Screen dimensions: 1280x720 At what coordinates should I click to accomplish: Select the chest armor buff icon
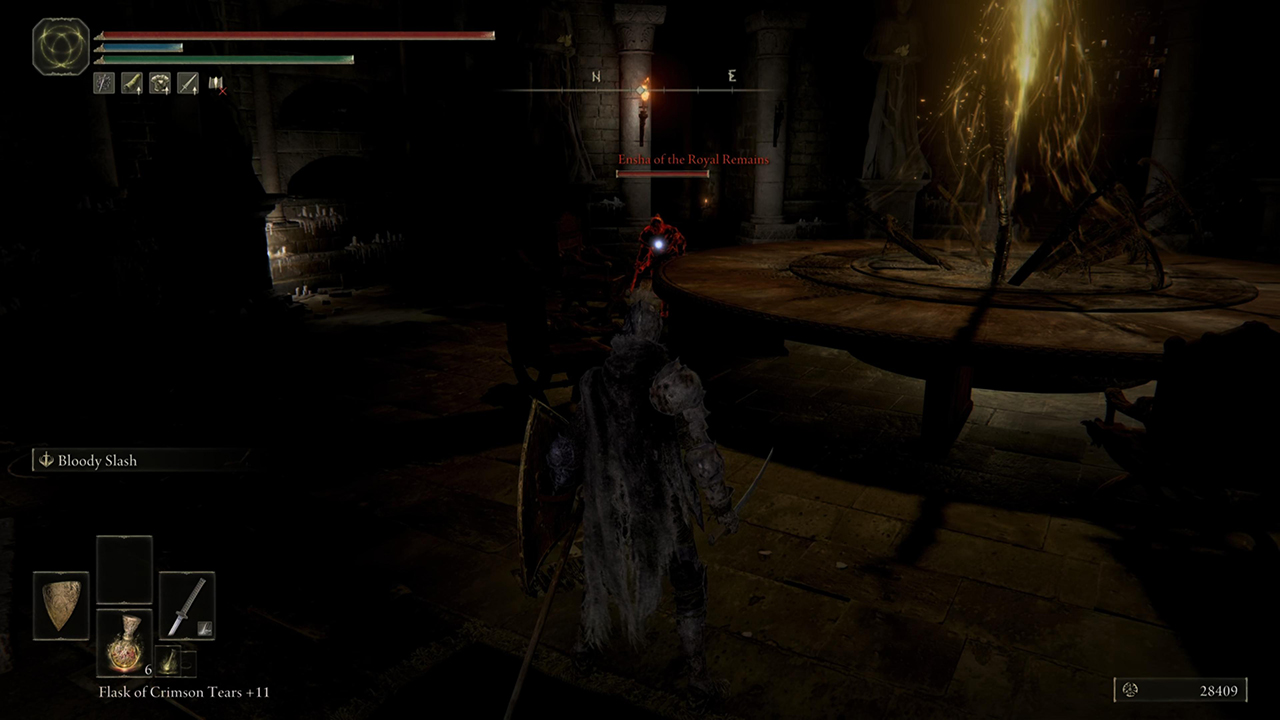point(160,83)
